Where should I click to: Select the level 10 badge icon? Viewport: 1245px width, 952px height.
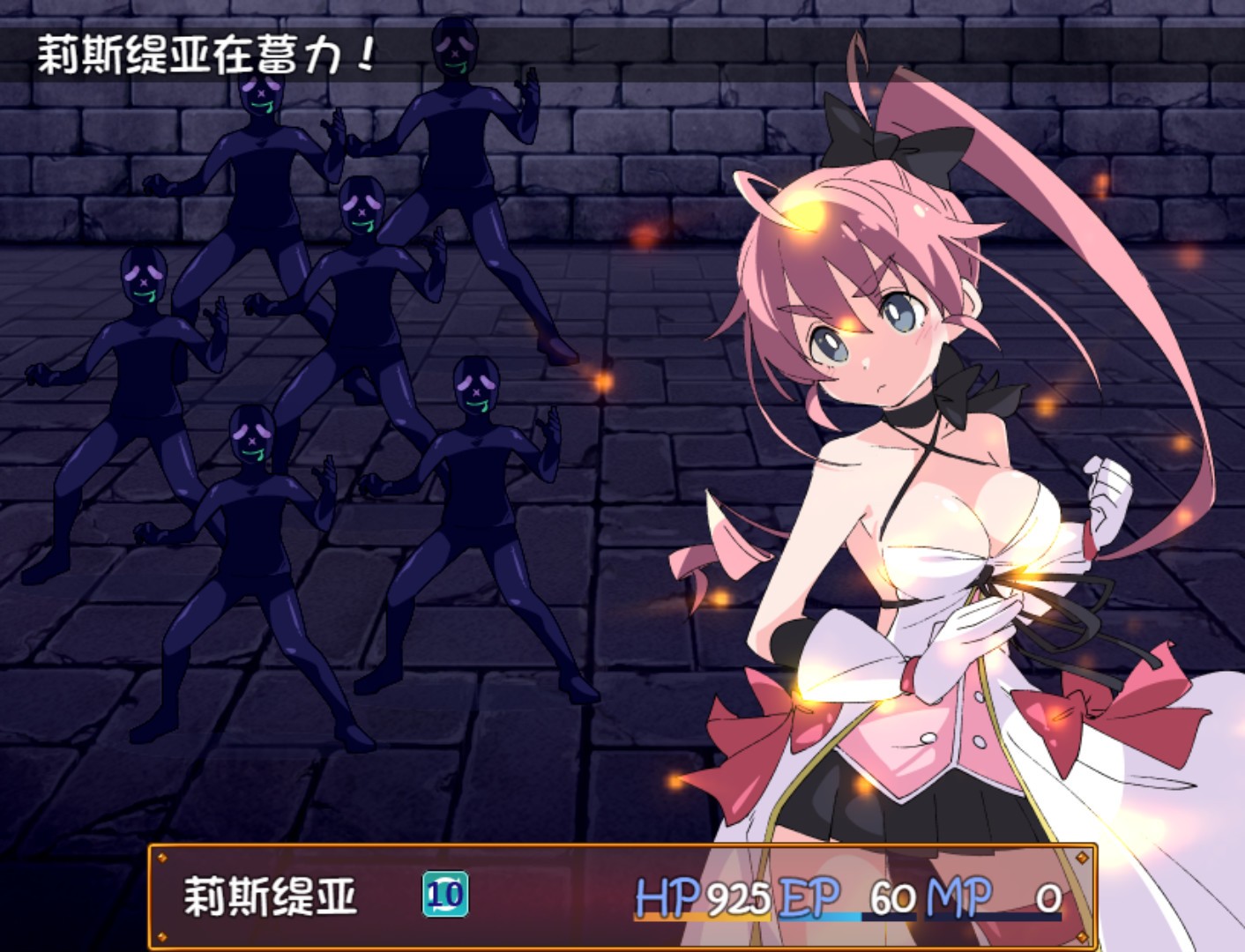[447, 892]
